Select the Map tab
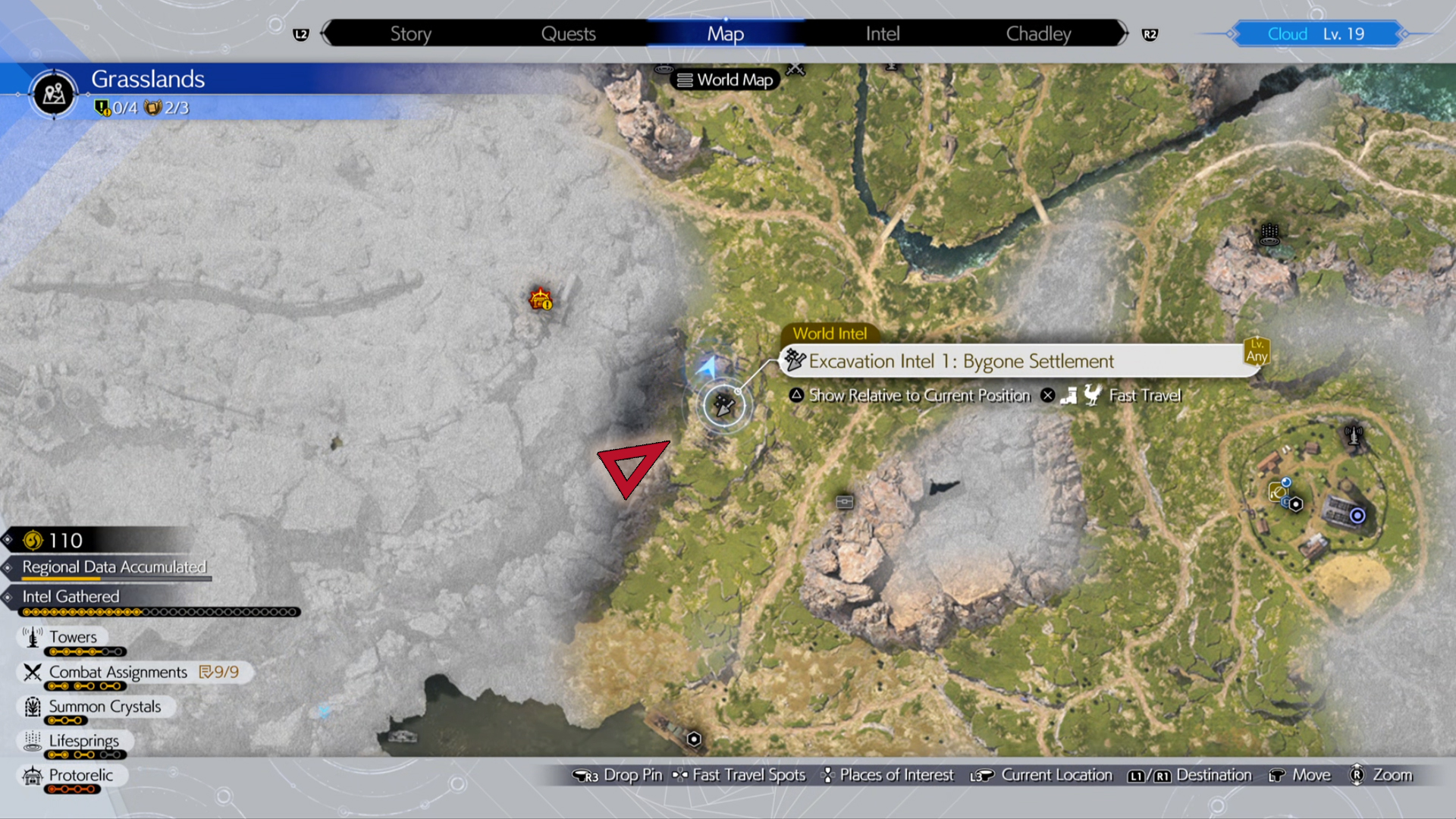The width and height of the screenshot is (1456, 819). pyautogui.click(x=725, y=34)
